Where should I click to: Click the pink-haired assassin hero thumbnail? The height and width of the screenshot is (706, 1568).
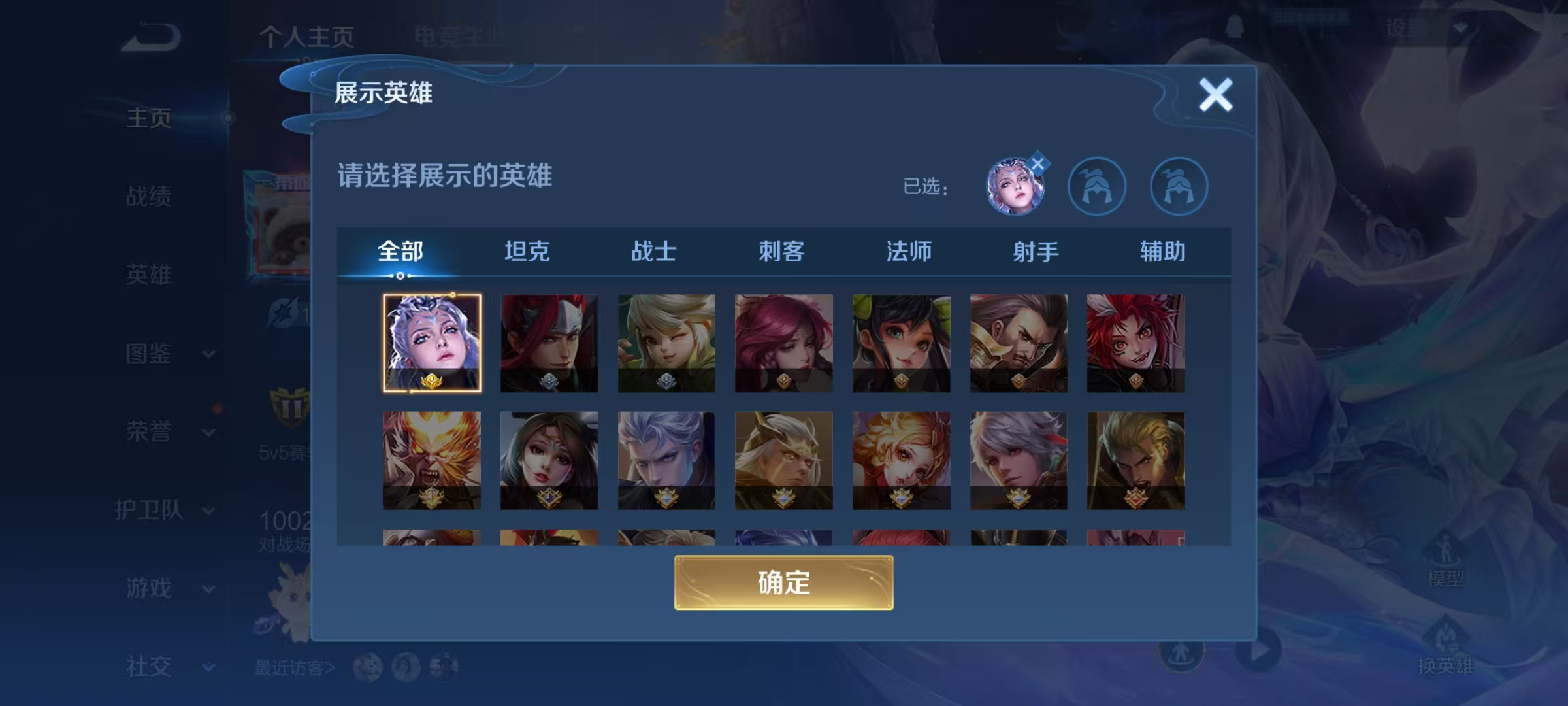[783, 343]
